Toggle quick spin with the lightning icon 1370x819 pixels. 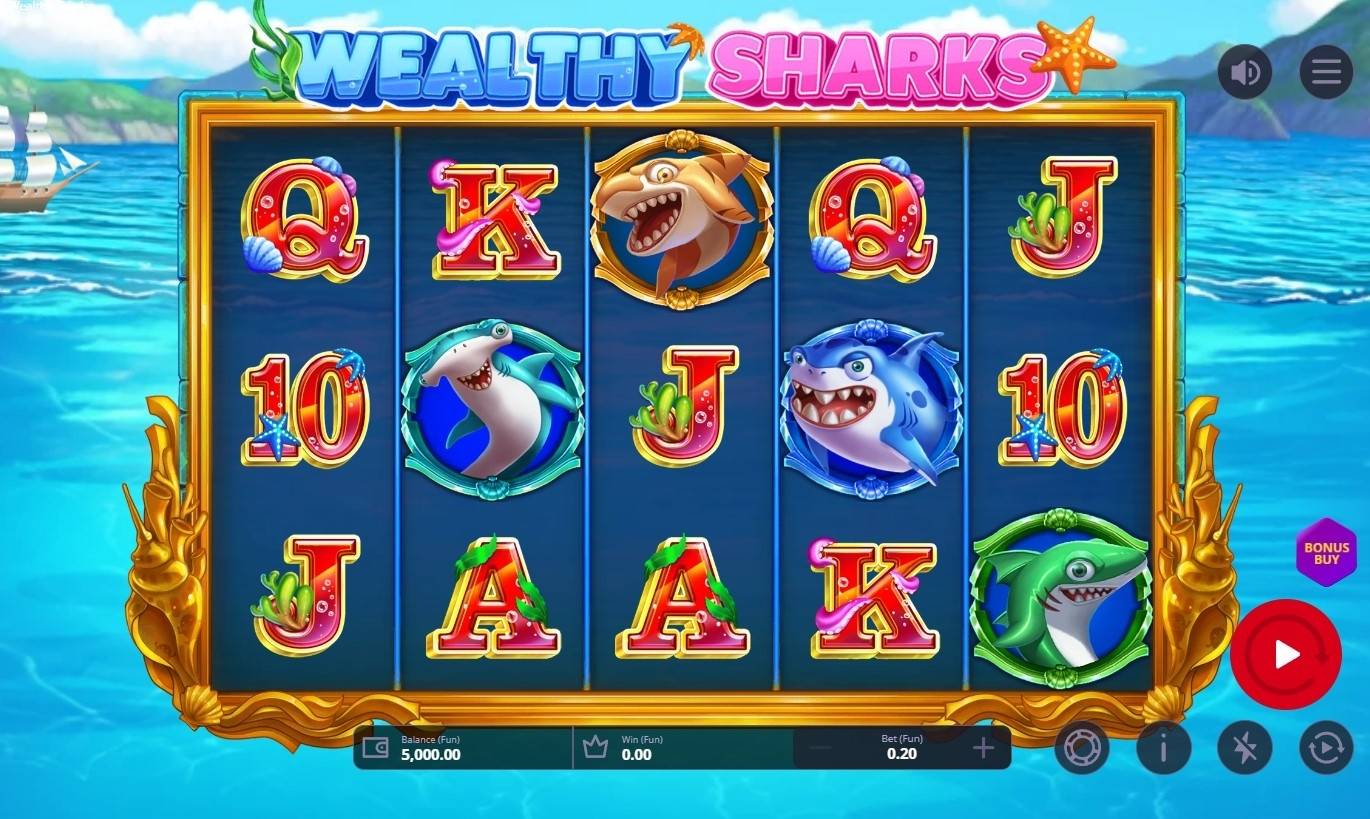[x=1245, y=748]
